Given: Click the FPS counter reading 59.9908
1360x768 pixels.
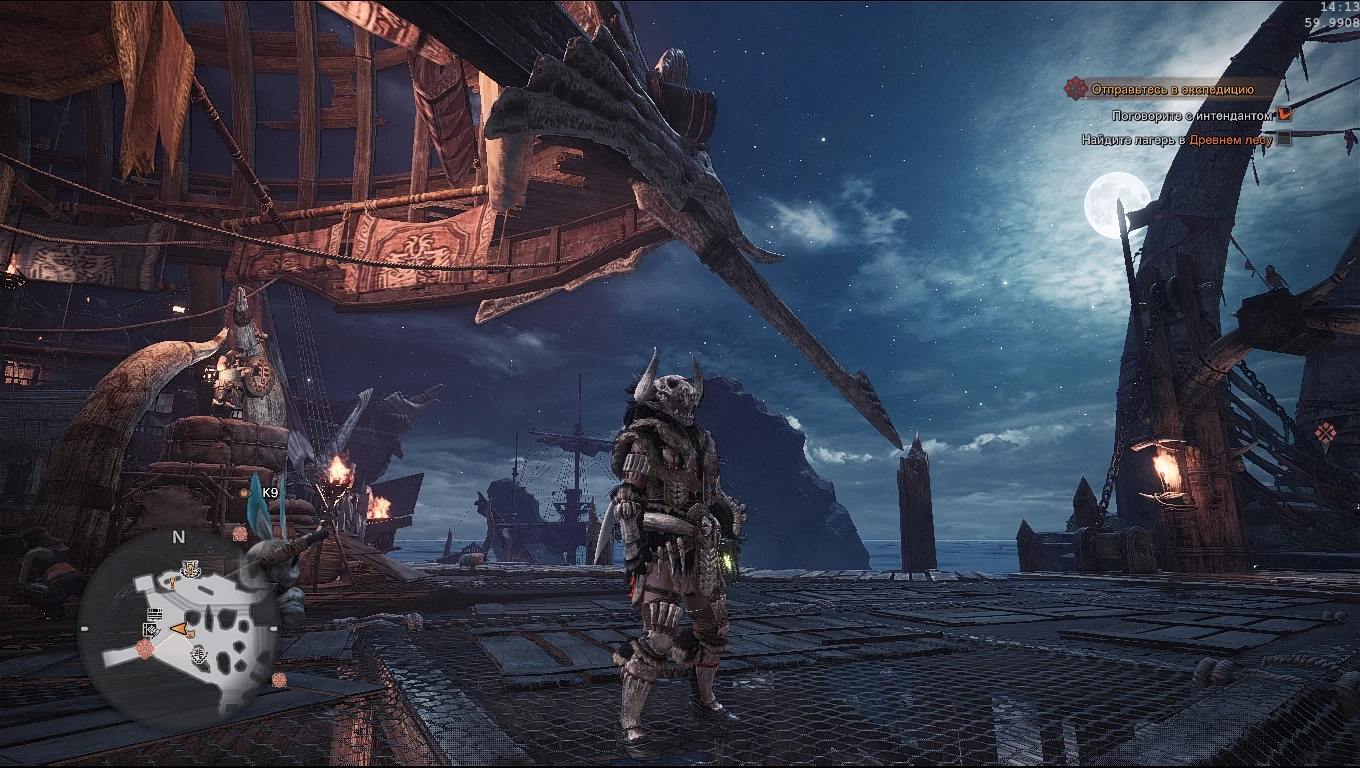Looking at the screenshot, I should [1334, 22].
